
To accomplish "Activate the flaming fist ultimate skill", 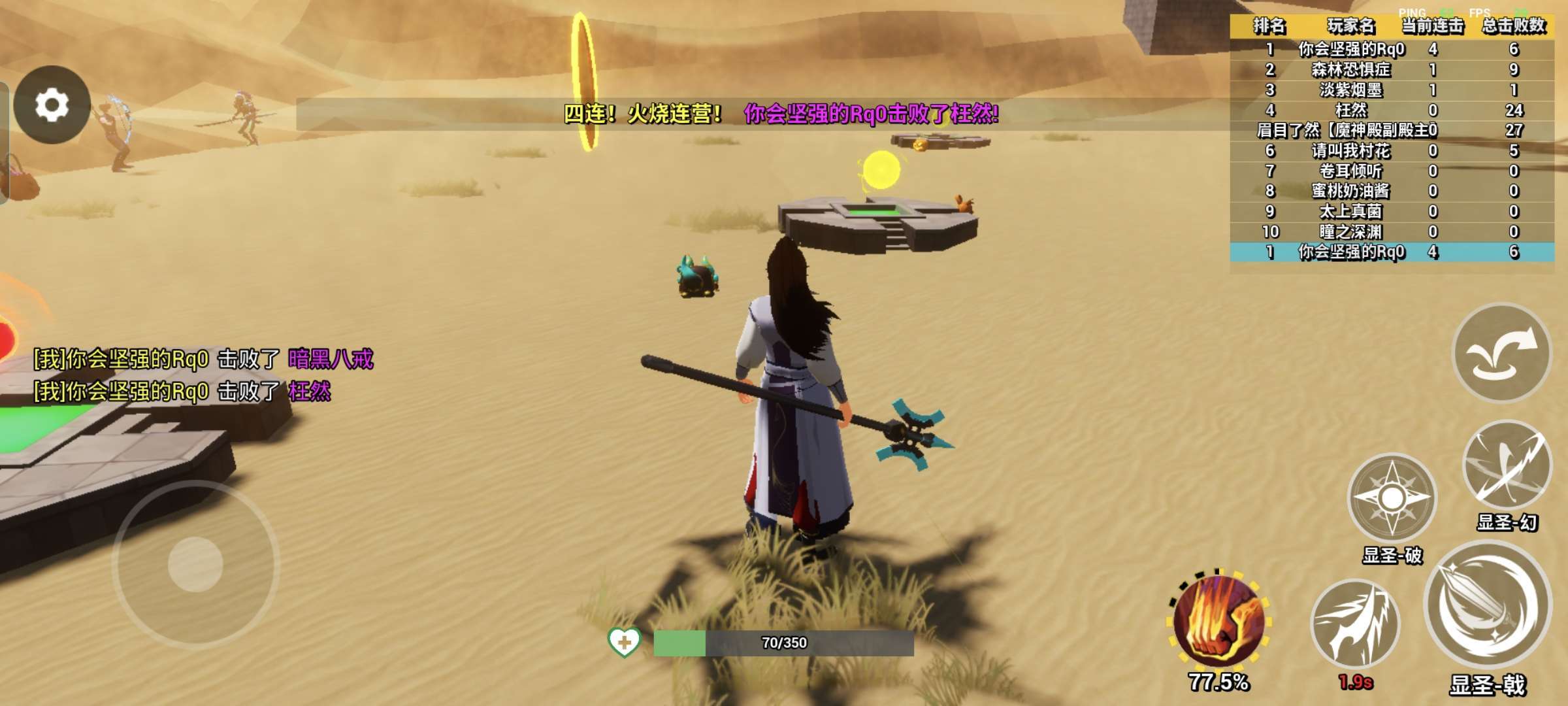I will pyautogui.click(x=1218, y=621).
